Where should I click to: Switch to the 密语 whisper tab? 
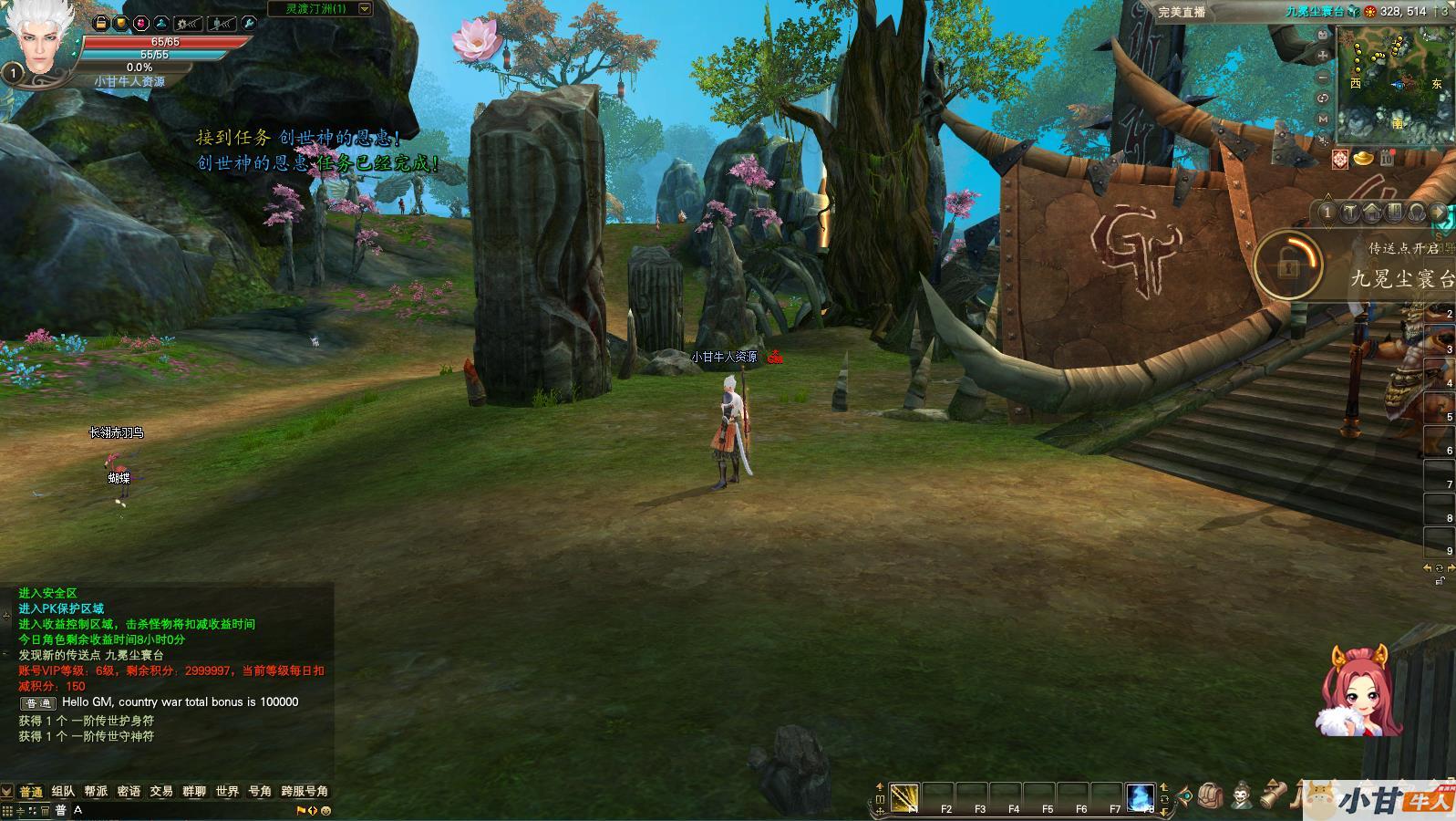tap(129, 791)
